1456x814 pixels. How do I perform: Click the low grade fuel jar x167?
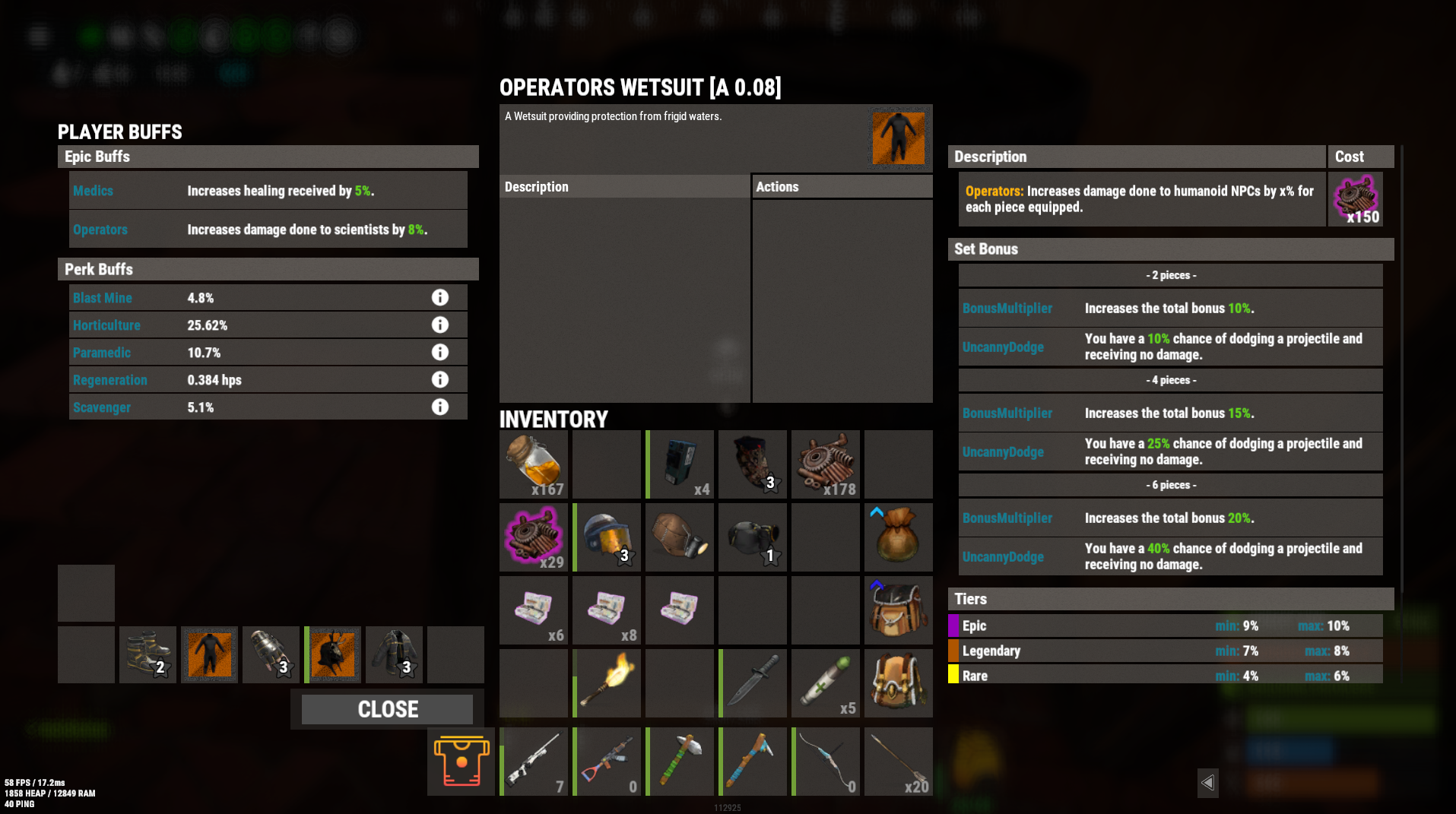click(x=532, y=464)
